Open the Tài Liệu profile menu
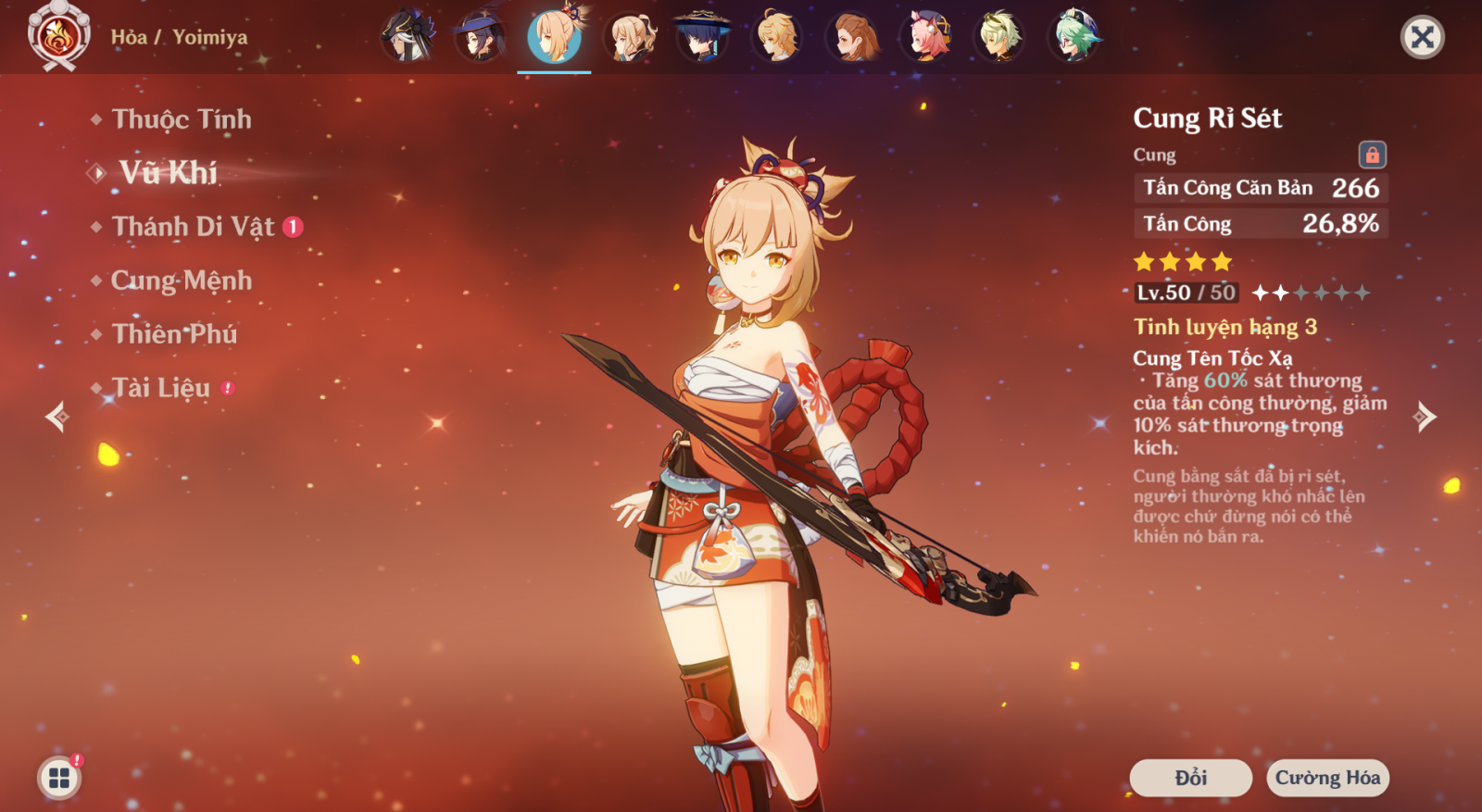The image size is (1482, 812). [161, 388]
